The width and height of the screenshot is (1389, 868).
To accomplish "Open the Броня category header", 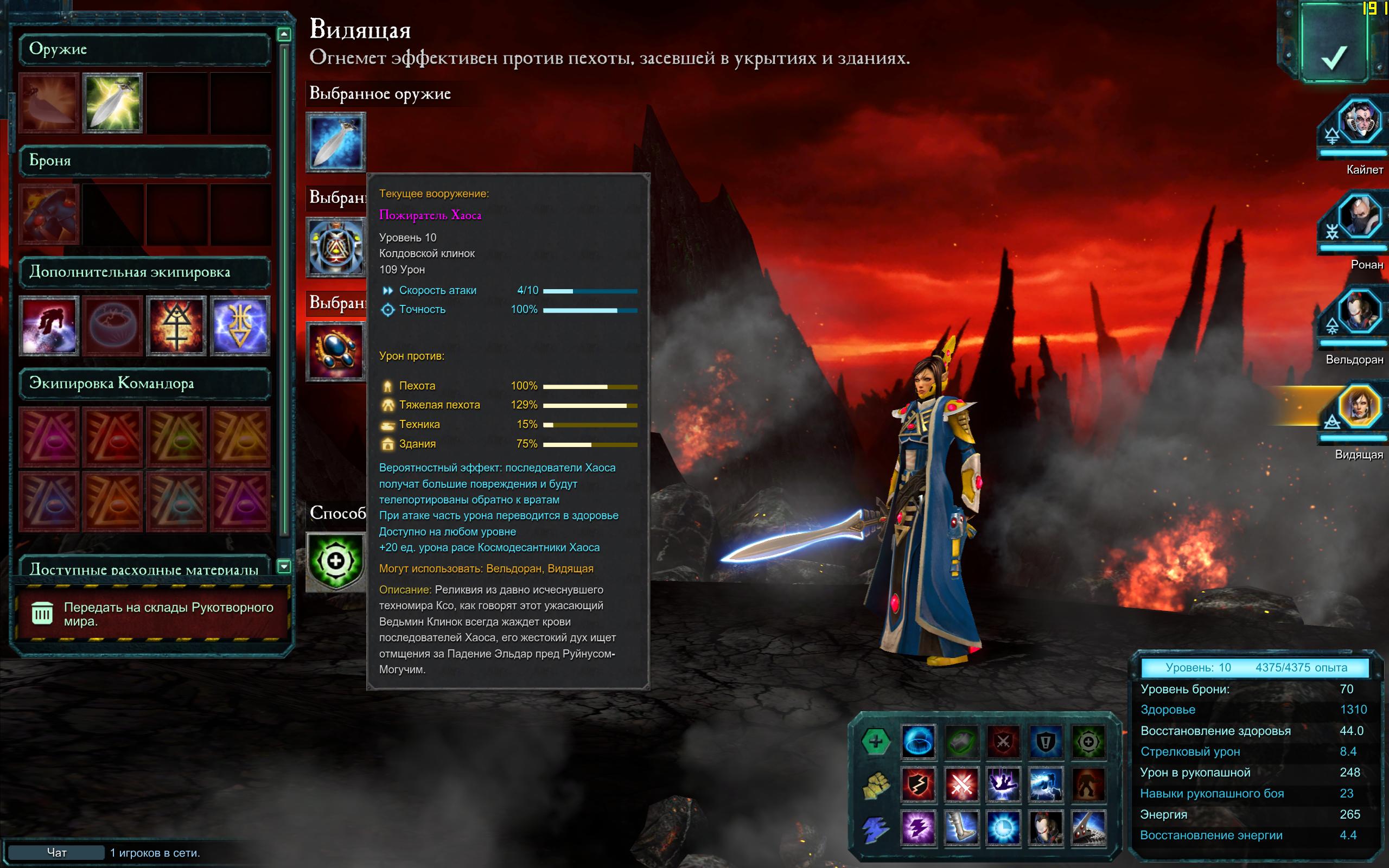I will click(144, 161).
